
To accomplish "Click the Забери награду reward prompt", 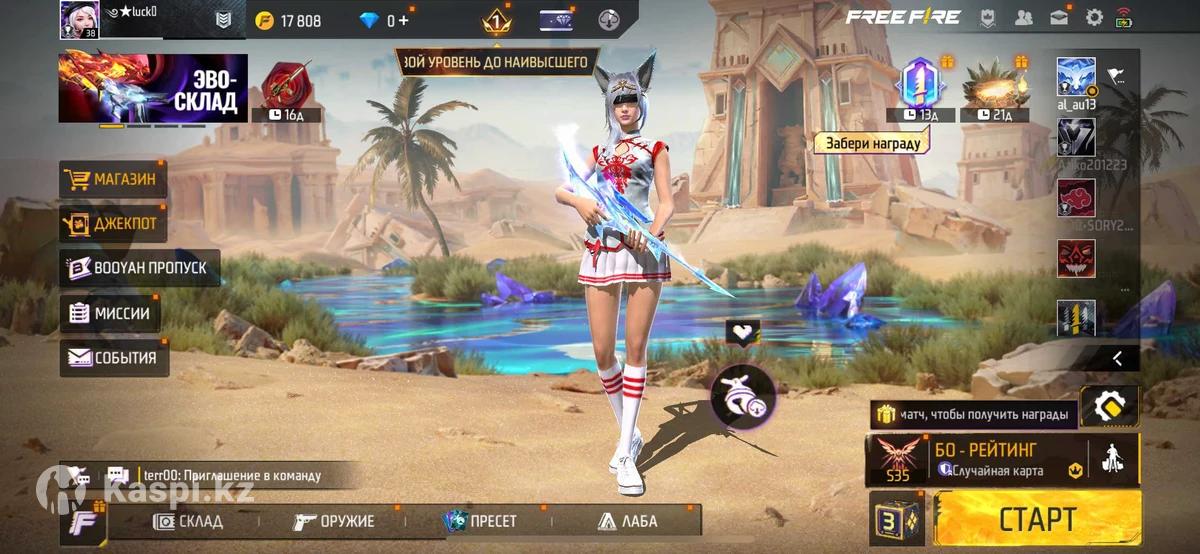I will pos(872,143).
